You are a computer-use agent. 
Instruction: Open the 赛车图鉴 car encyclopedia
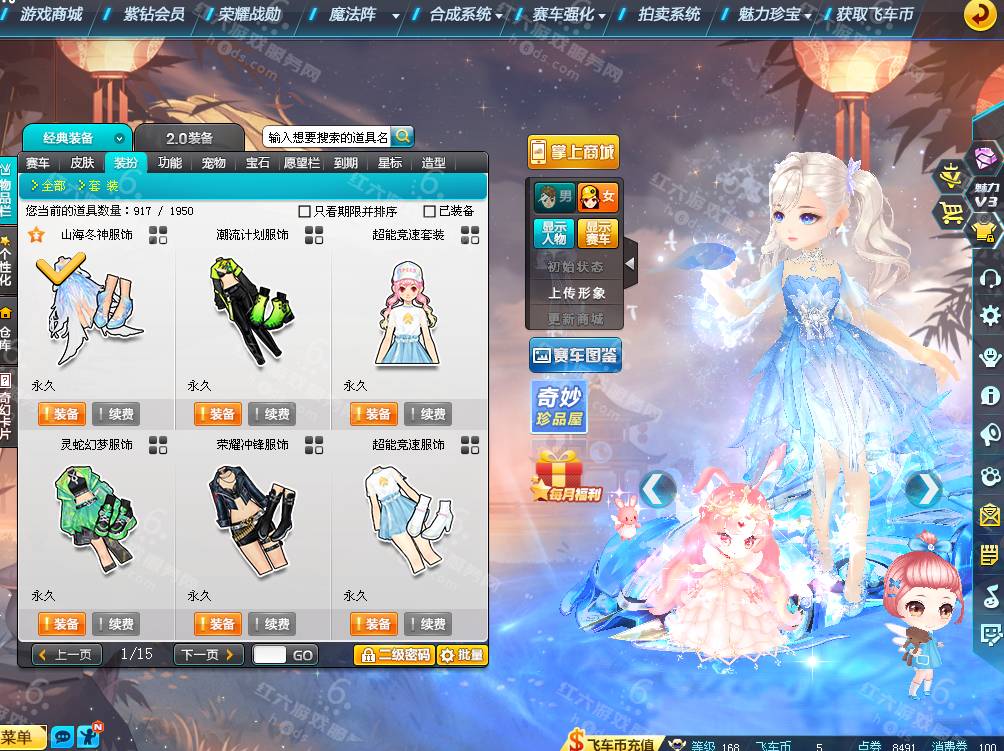point(575,355)
